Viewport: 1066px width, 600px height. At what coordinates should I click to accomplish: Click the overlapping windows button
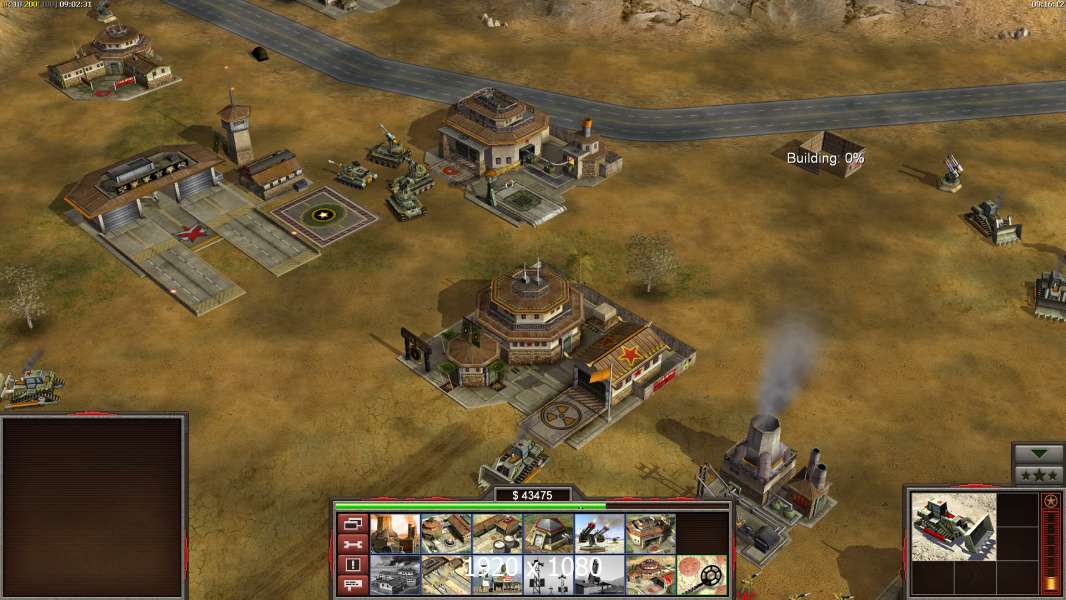coord(351,523)
